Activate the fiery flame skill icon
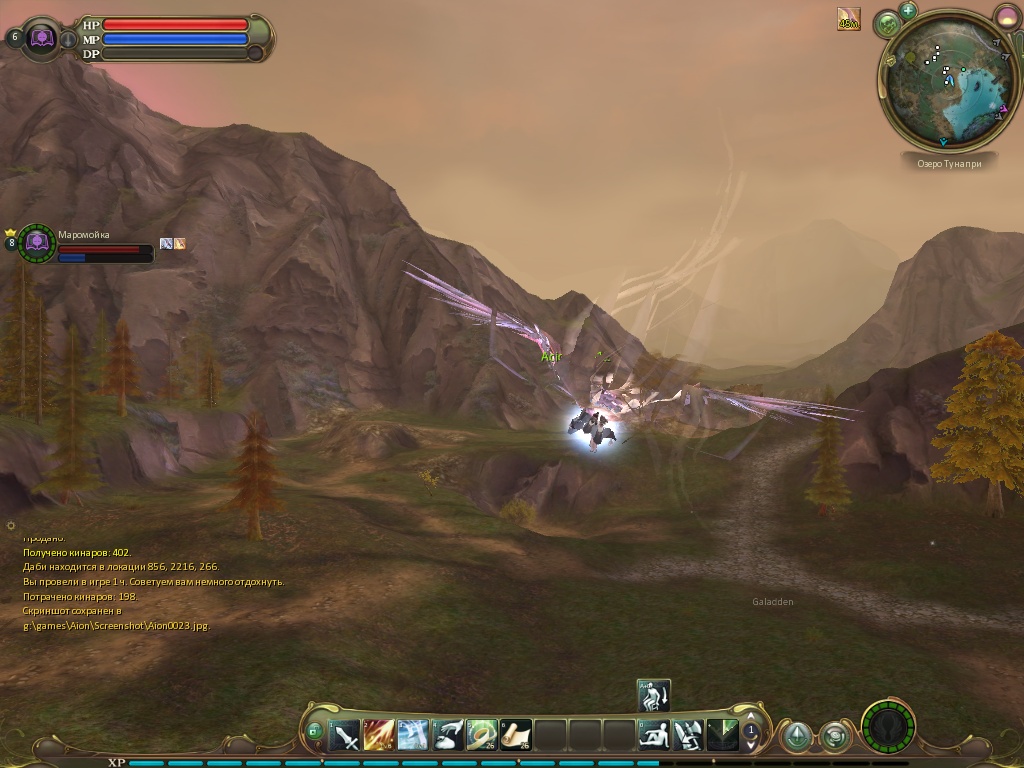Screen dimensions: 1024x768 click(379, 736)
